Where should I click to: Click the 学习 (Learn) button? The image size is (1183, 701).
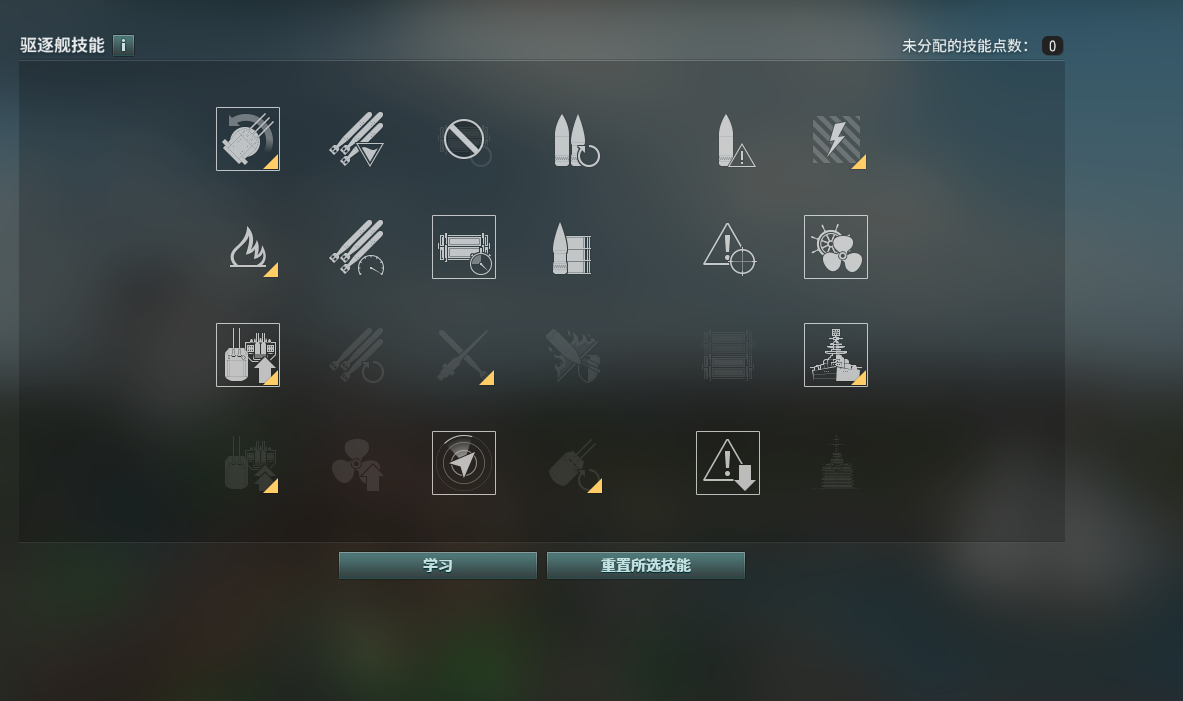point(437,566)
